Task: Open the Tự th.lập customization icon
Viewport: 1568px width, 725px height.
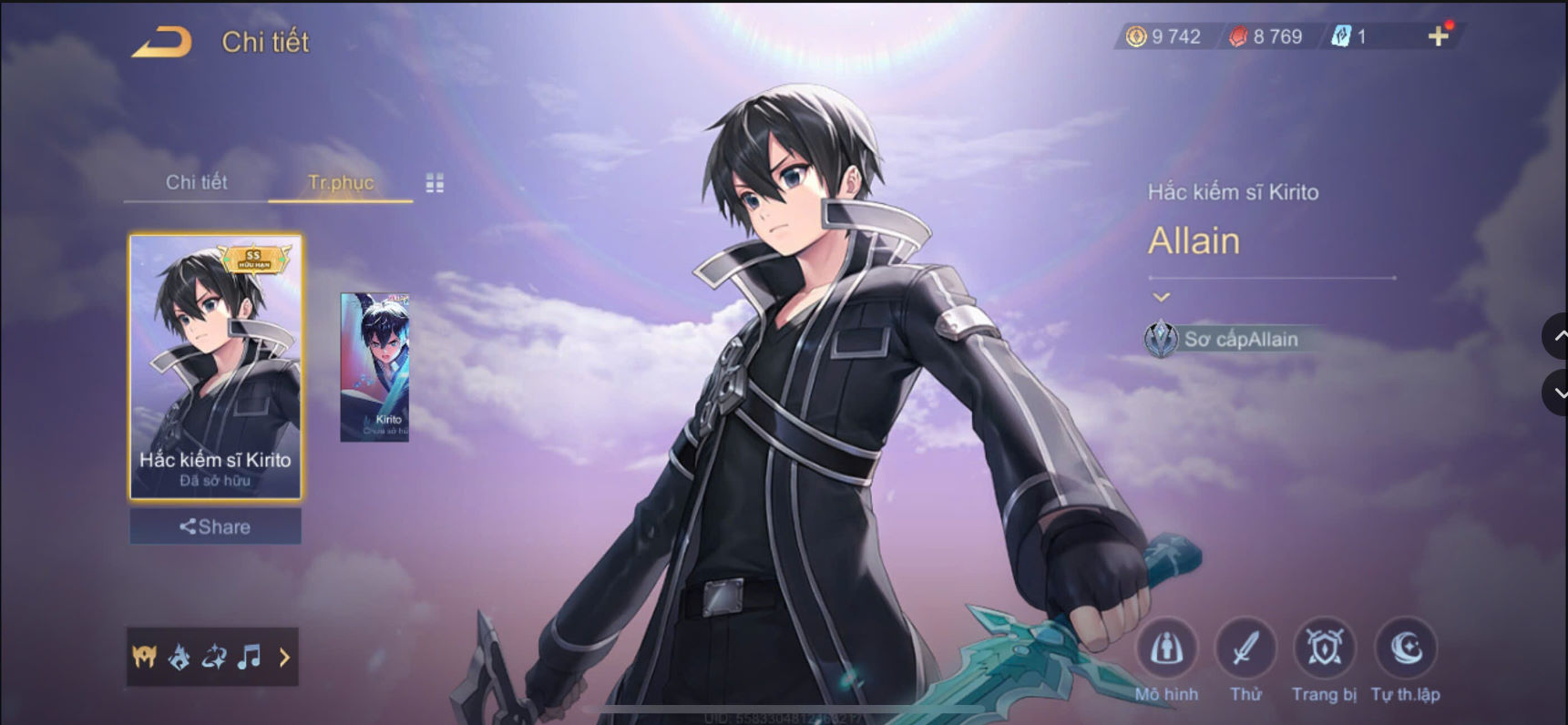Action: point(1403,647)
